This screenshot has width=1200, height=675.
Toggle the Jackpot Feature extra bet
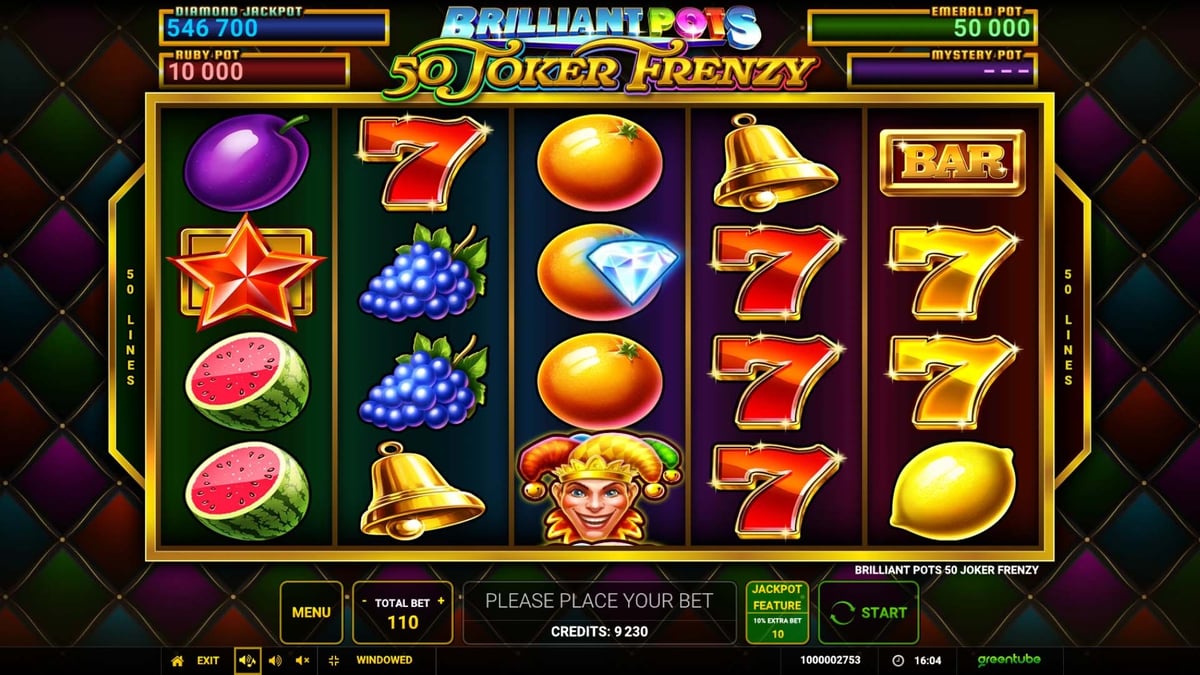(777, 612)
